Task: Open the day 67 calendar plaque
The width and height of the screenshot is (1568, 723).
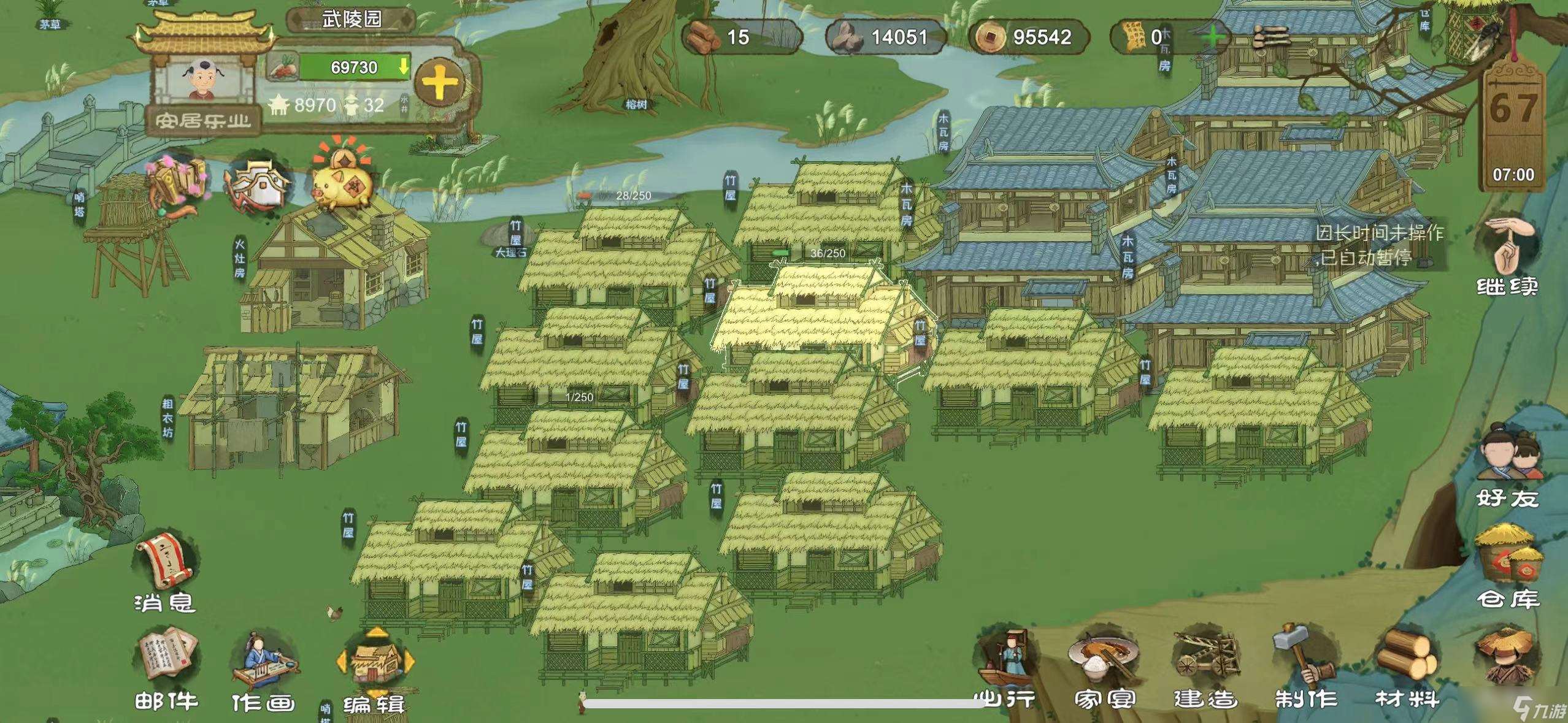Action: pyautogui.click(x=1513, y=123)
